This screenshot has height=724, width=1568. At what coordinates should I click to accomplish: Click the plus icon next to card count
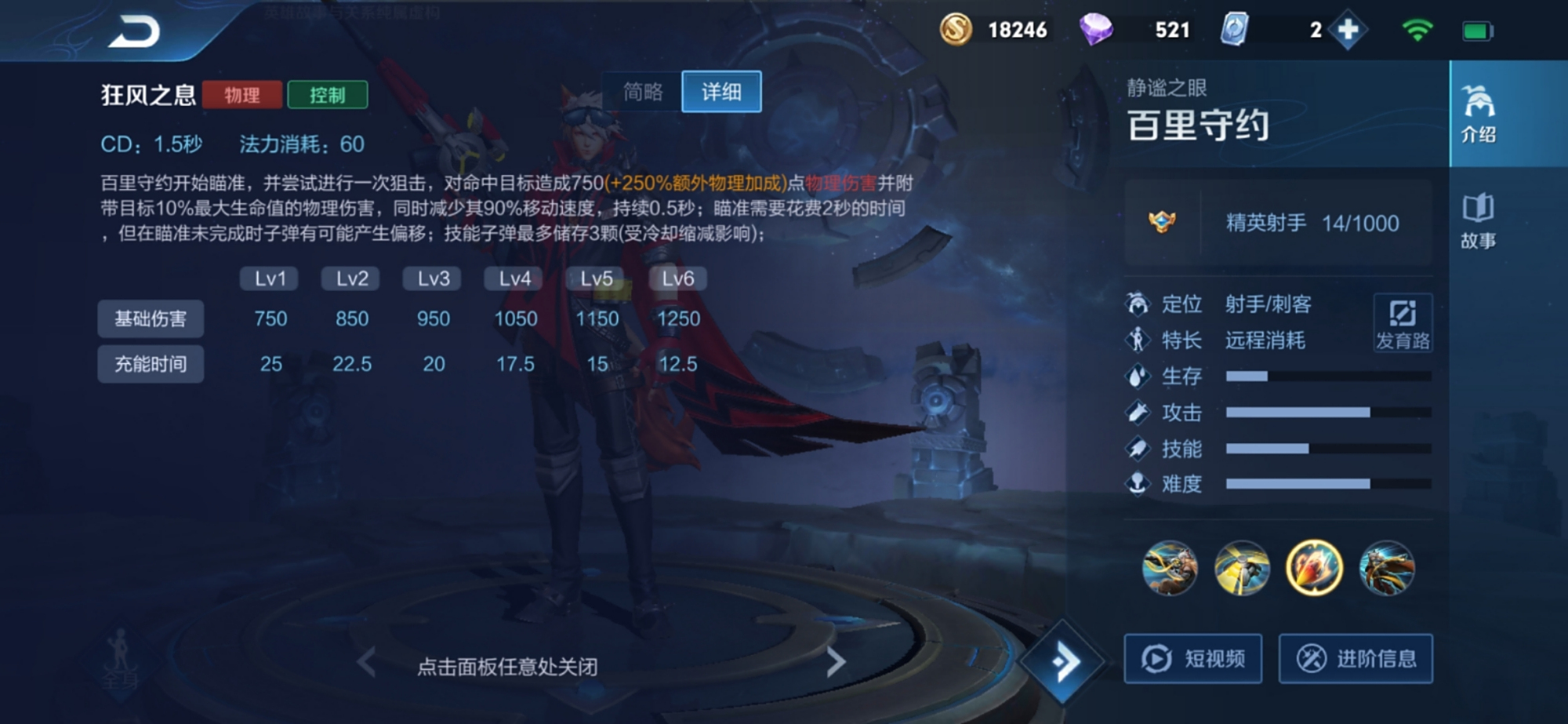coord(1348,30)
